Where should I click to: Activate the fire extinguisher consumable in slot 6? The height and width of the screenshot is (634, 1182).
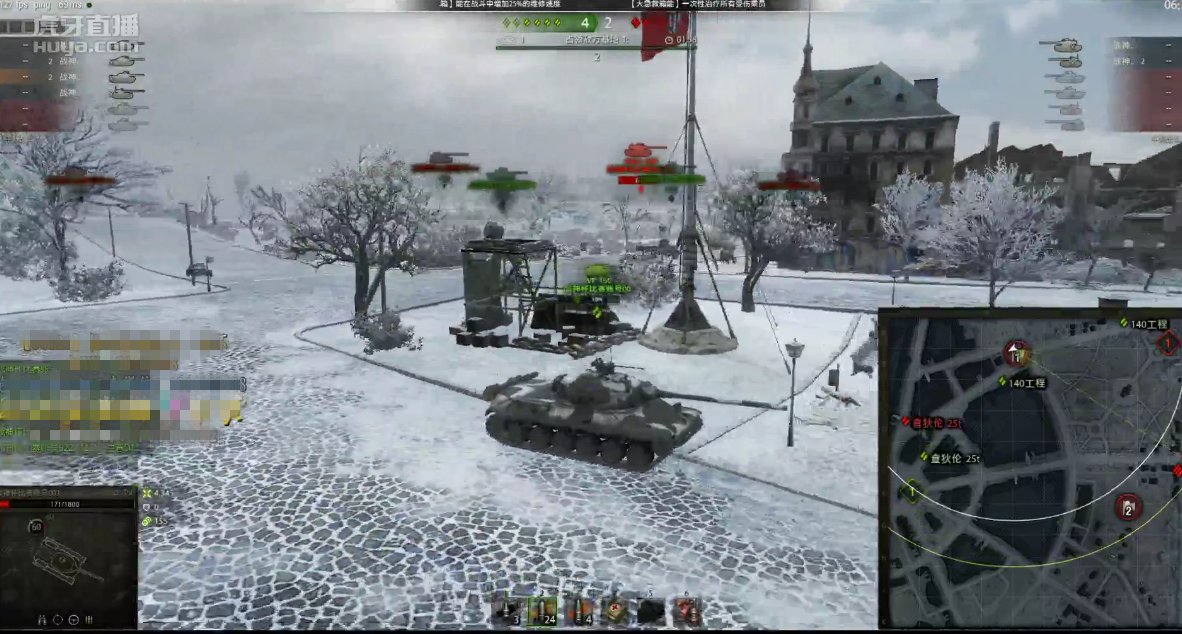click(x=685, y=610)
